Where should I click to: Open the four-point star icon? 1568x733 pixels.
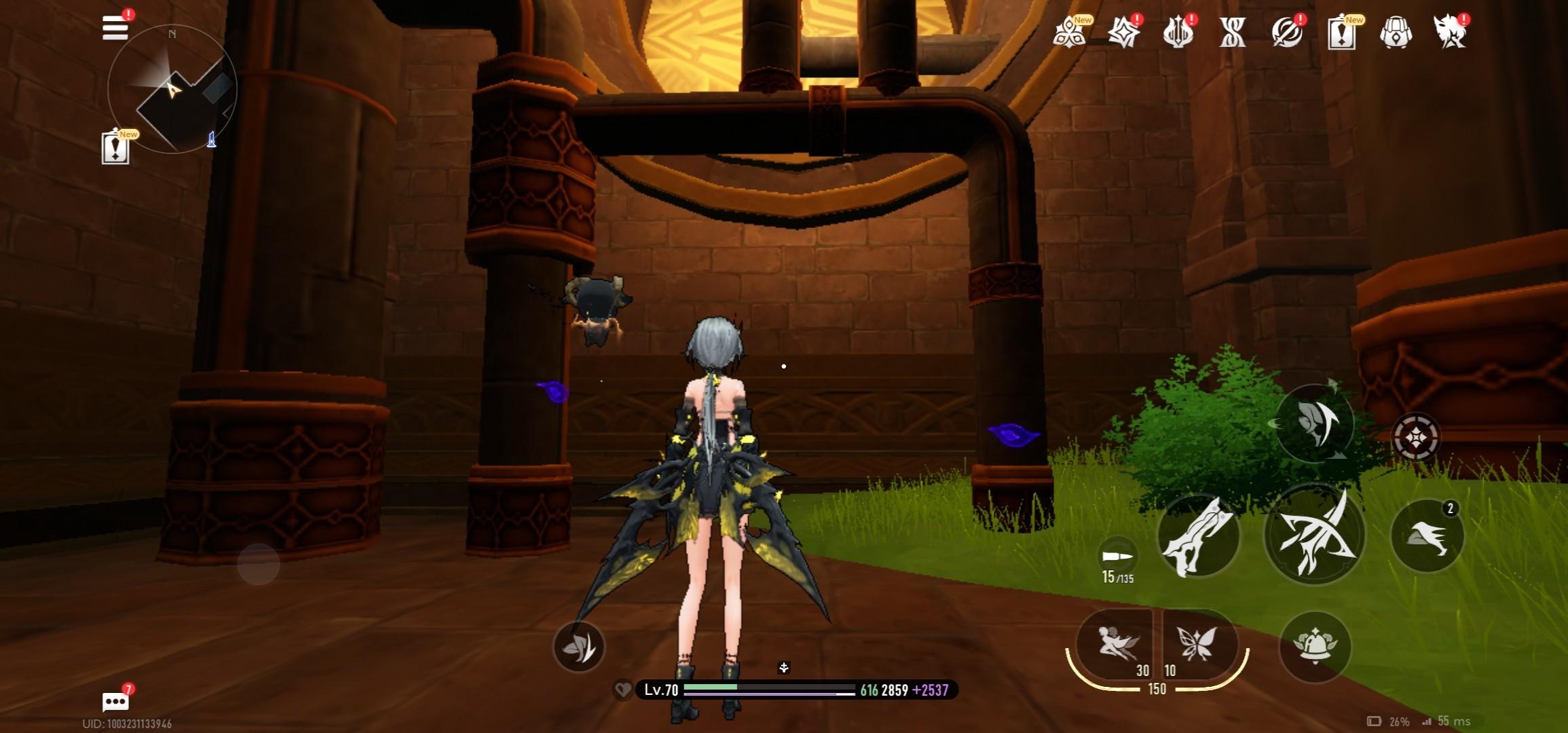click(x=1123, y=32)
